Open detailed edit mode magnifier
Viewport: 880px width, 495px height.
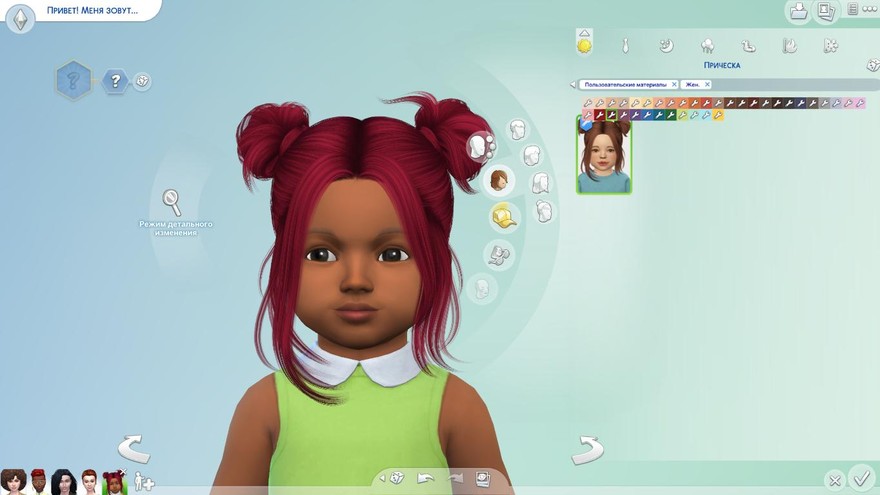point(172,203)
